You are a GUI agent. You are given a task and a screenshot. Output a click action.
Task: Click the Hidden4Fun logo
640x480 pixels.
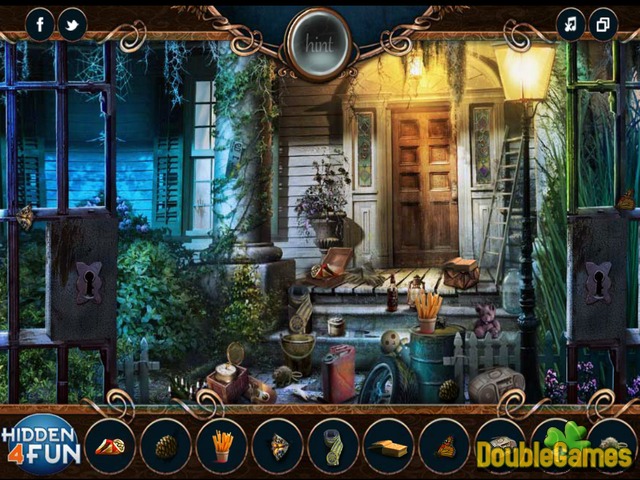(39, 444)
